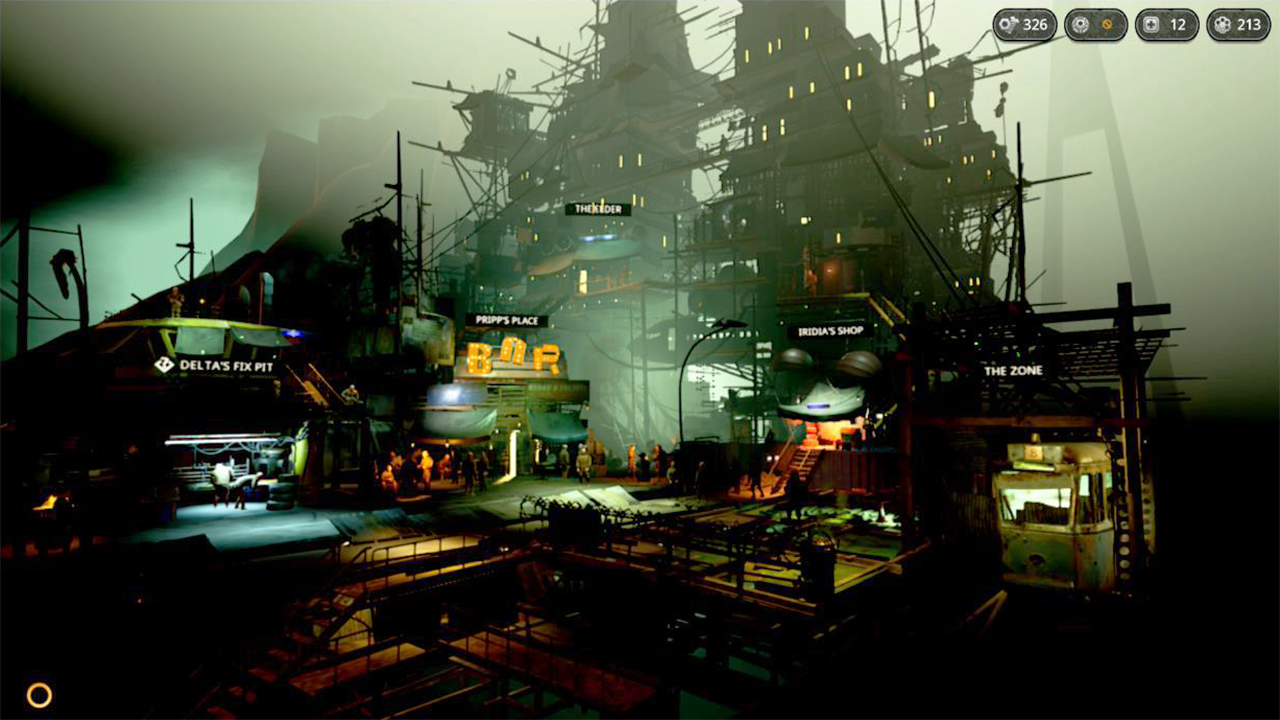Click the 213 counter pill at far right
Viewport: 1280px width, 720px height.
click(x=1239, y=25)
